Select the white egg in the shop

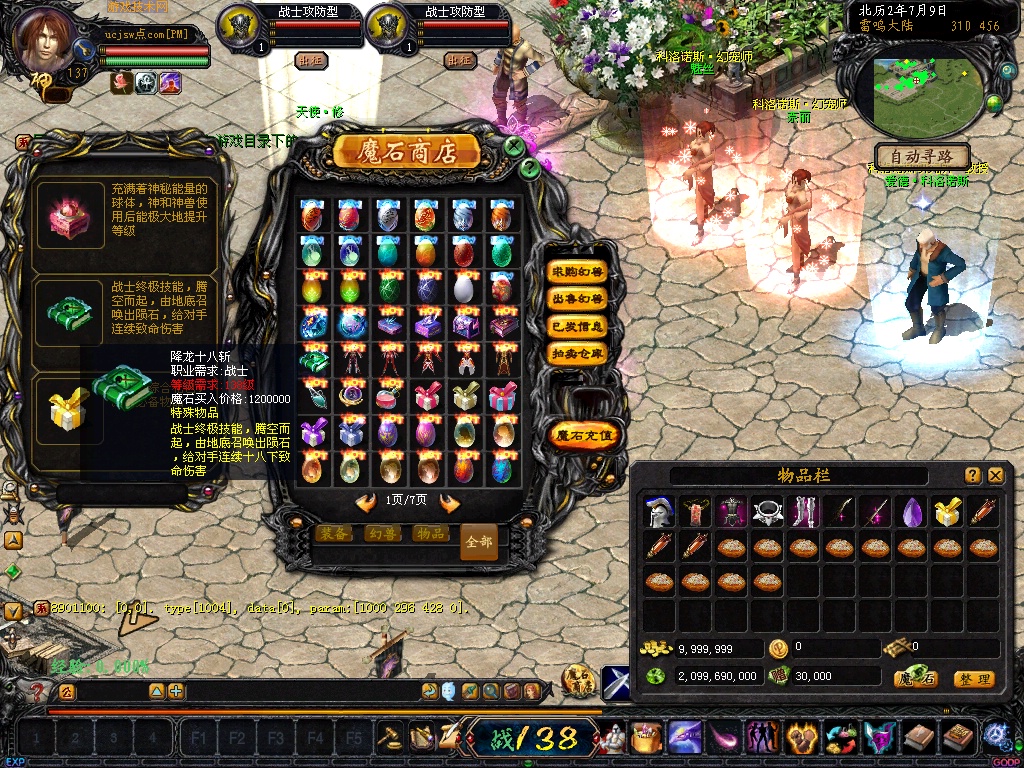click(x=463, y=288)
